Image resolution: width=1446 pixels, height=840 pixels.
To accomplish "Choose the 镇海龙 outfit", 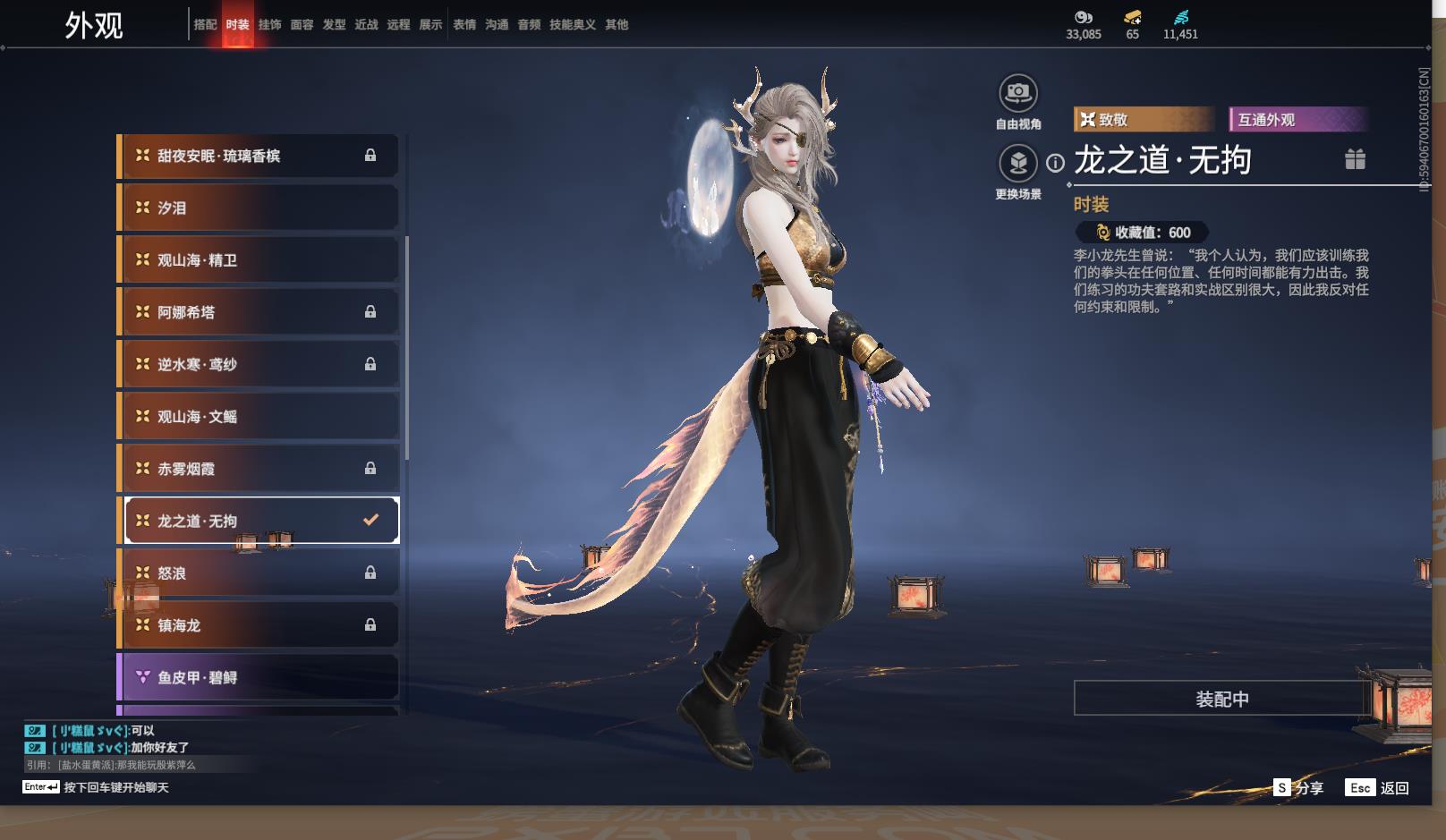I will 259,625.
